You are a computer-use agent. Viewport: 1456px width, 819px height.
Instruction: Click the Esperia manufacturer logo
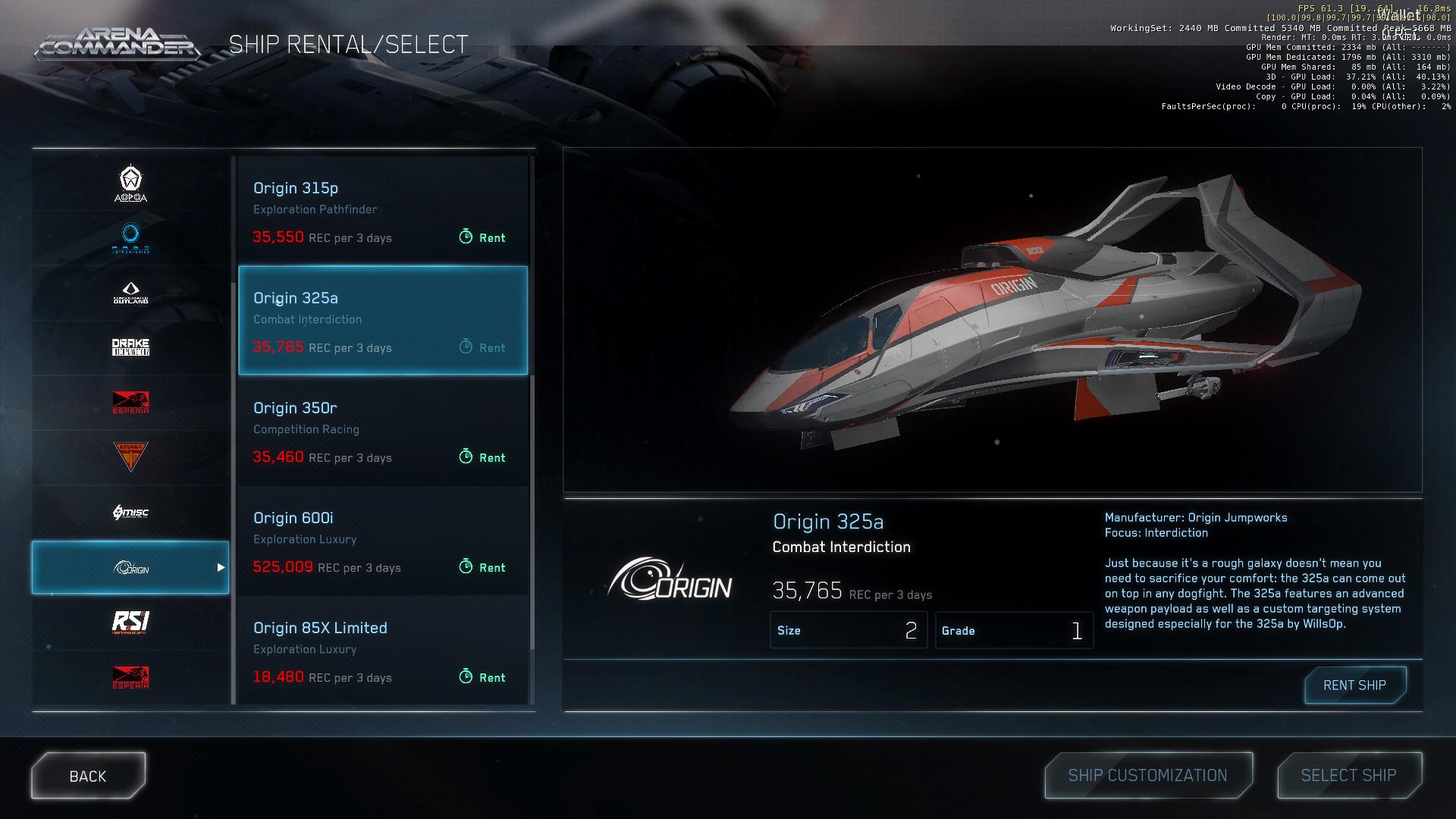[x=130, y=403]
